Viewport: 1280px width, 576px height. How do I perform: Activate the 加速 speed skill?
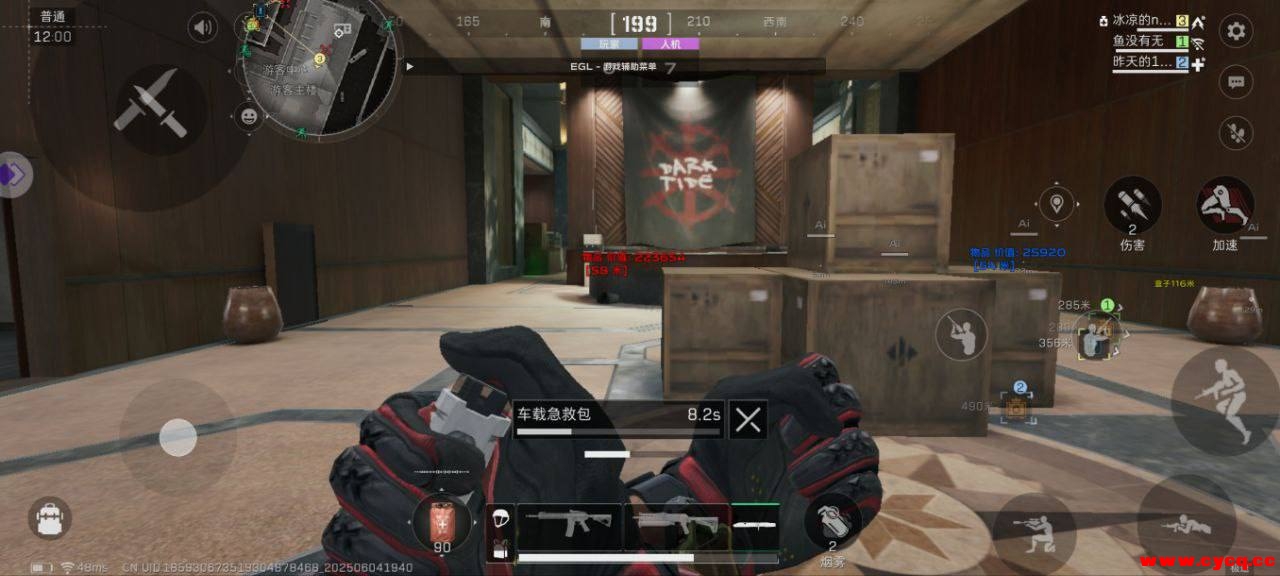click(x=1225, y=206)
